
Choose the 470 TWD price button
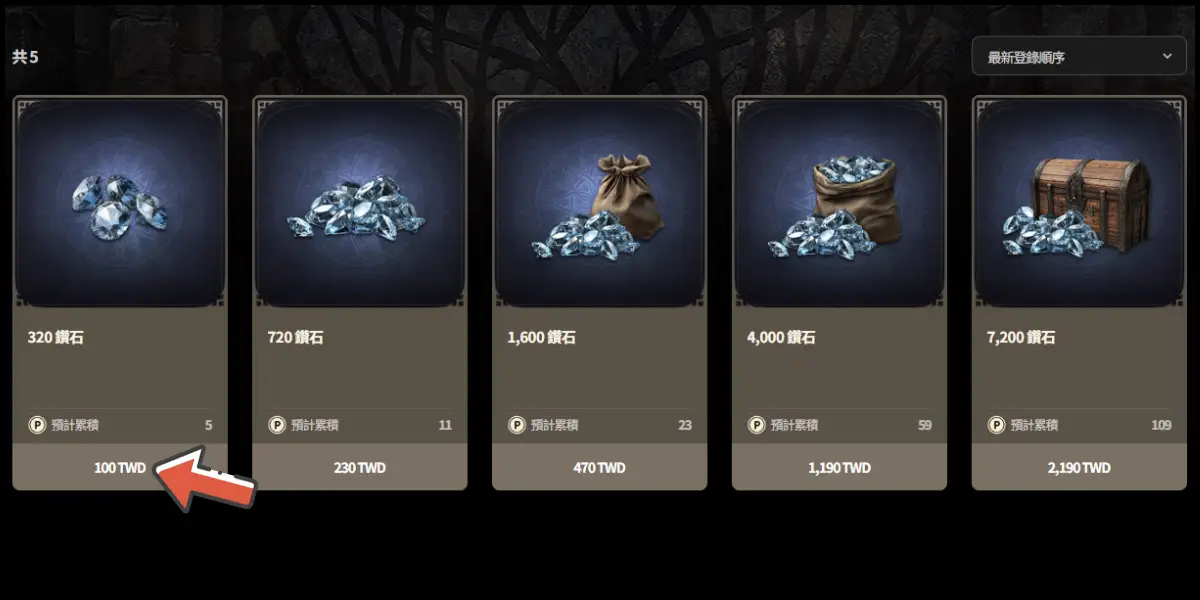coord(600,467)
